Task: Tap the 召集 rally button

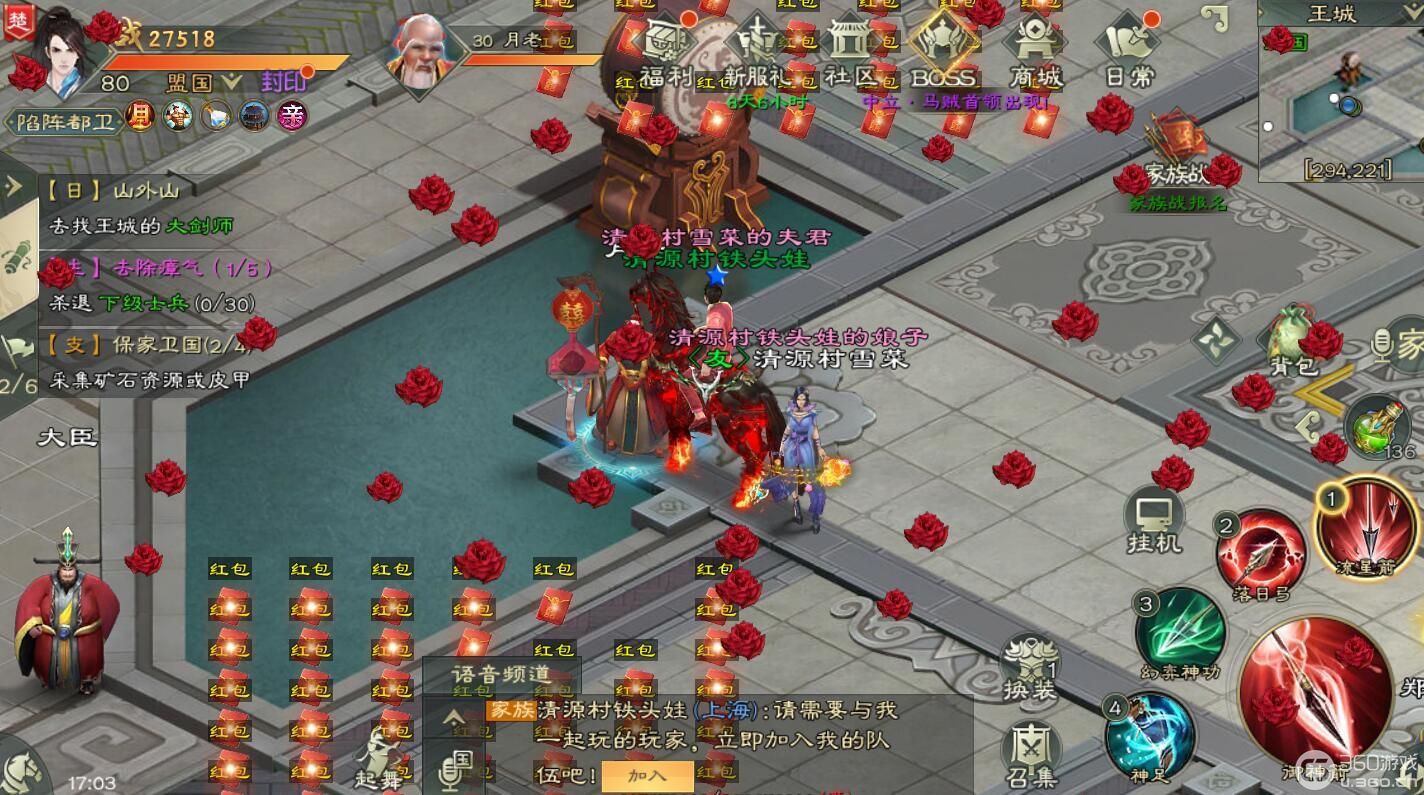Action: click(1029, 754)
